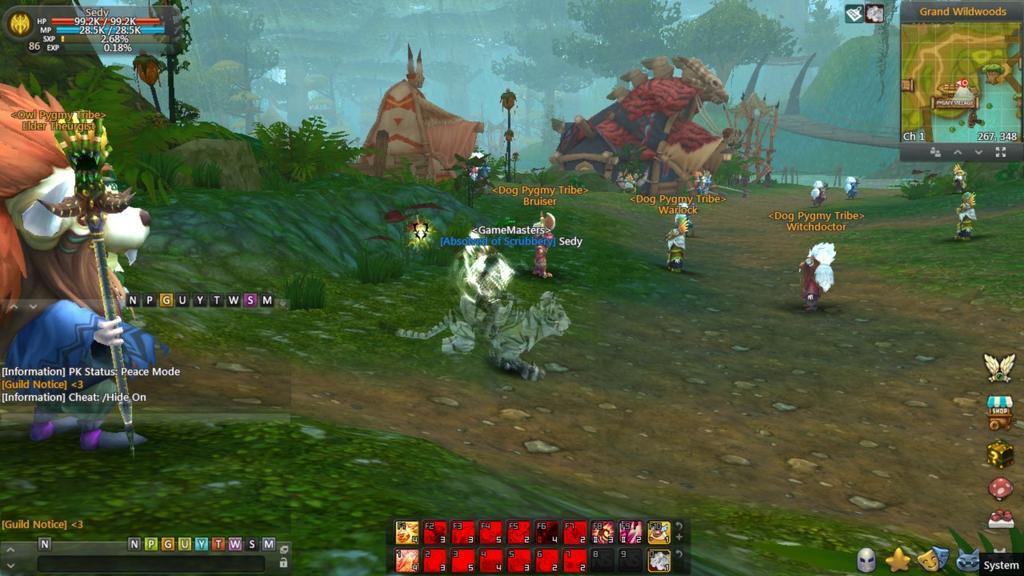Open the System menu button

(x=1000, y=565)
